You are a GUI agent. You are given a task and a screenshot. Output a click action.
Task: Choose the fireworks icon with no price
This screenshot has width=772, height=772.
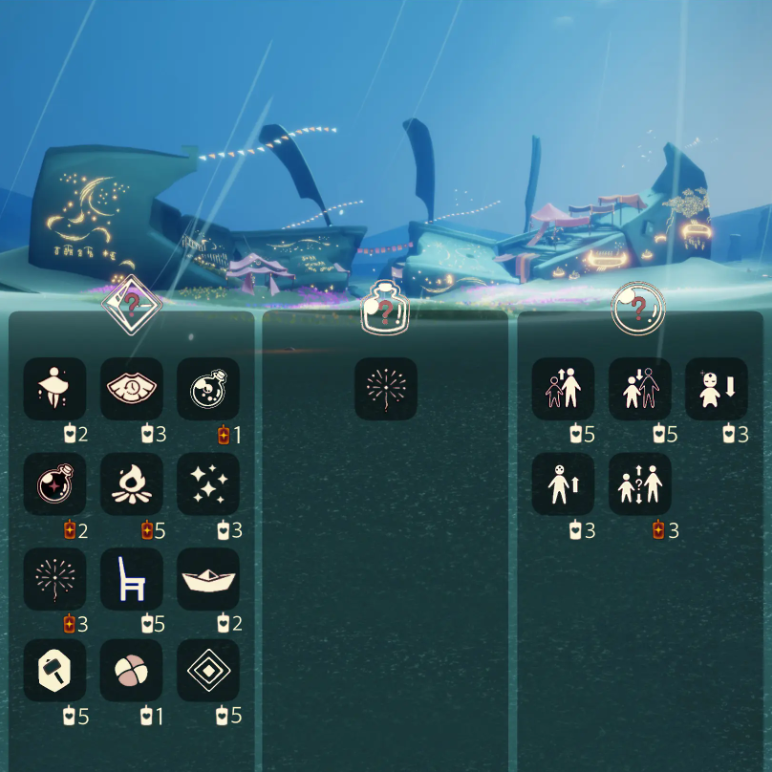(x=386, y=389)
